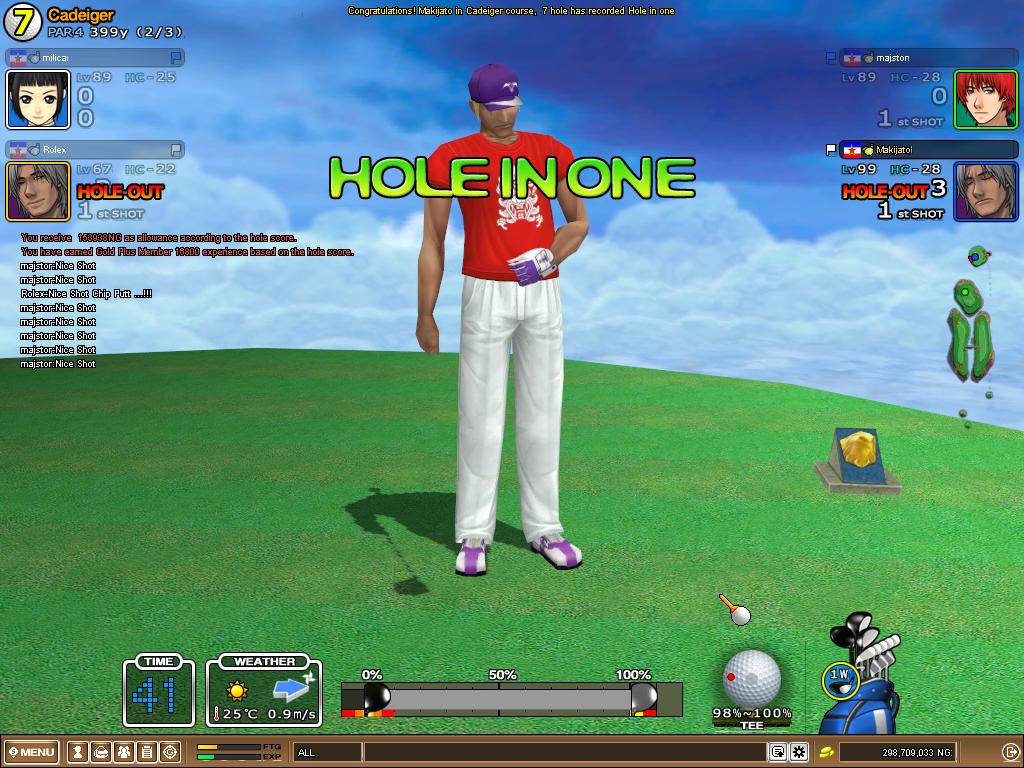Select the ALL chat channel selector

(326, 752)
